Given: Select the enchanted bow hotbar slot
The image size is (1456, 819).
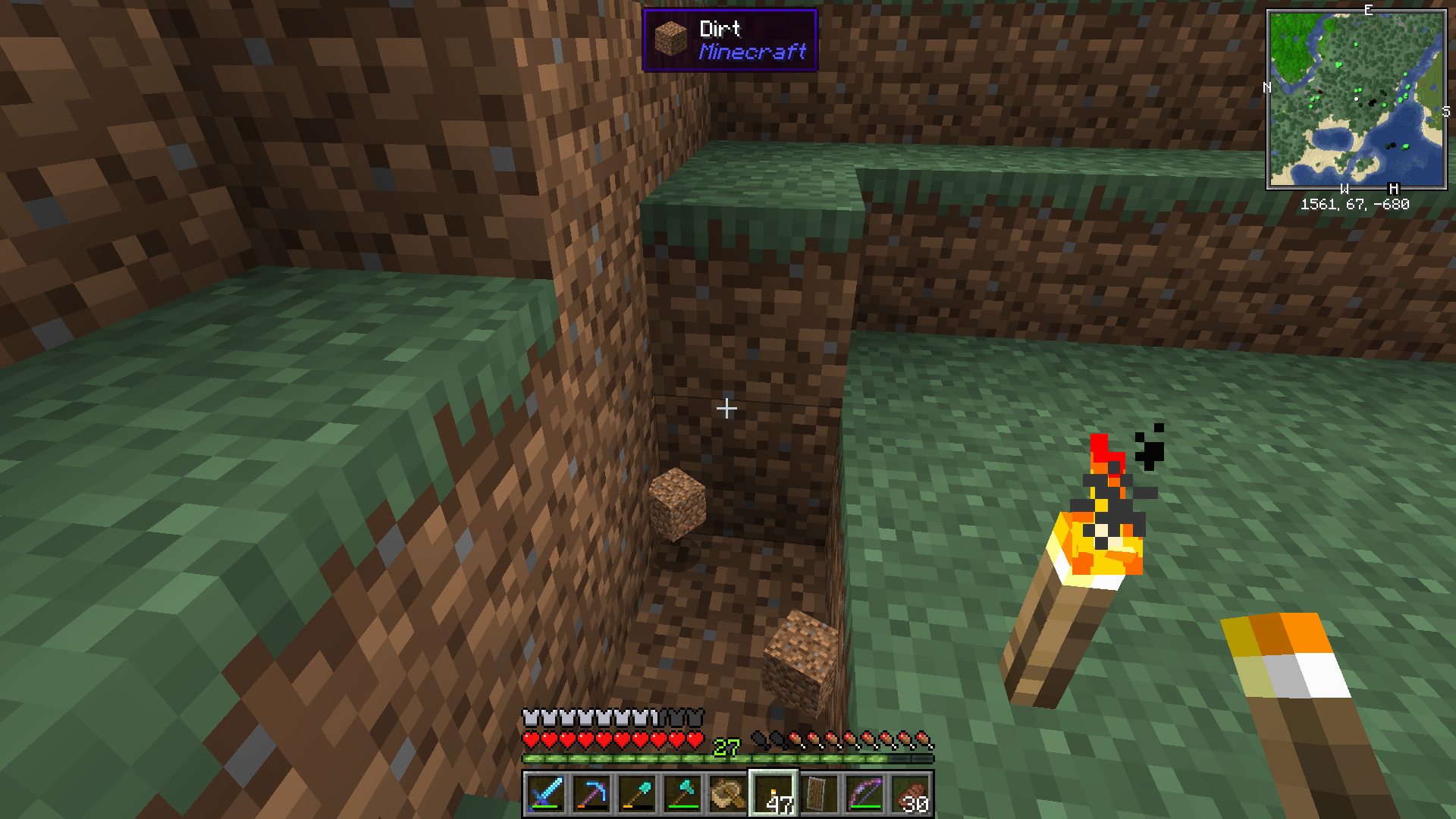Looking at the screenshot, I should (x=864, y=794).
